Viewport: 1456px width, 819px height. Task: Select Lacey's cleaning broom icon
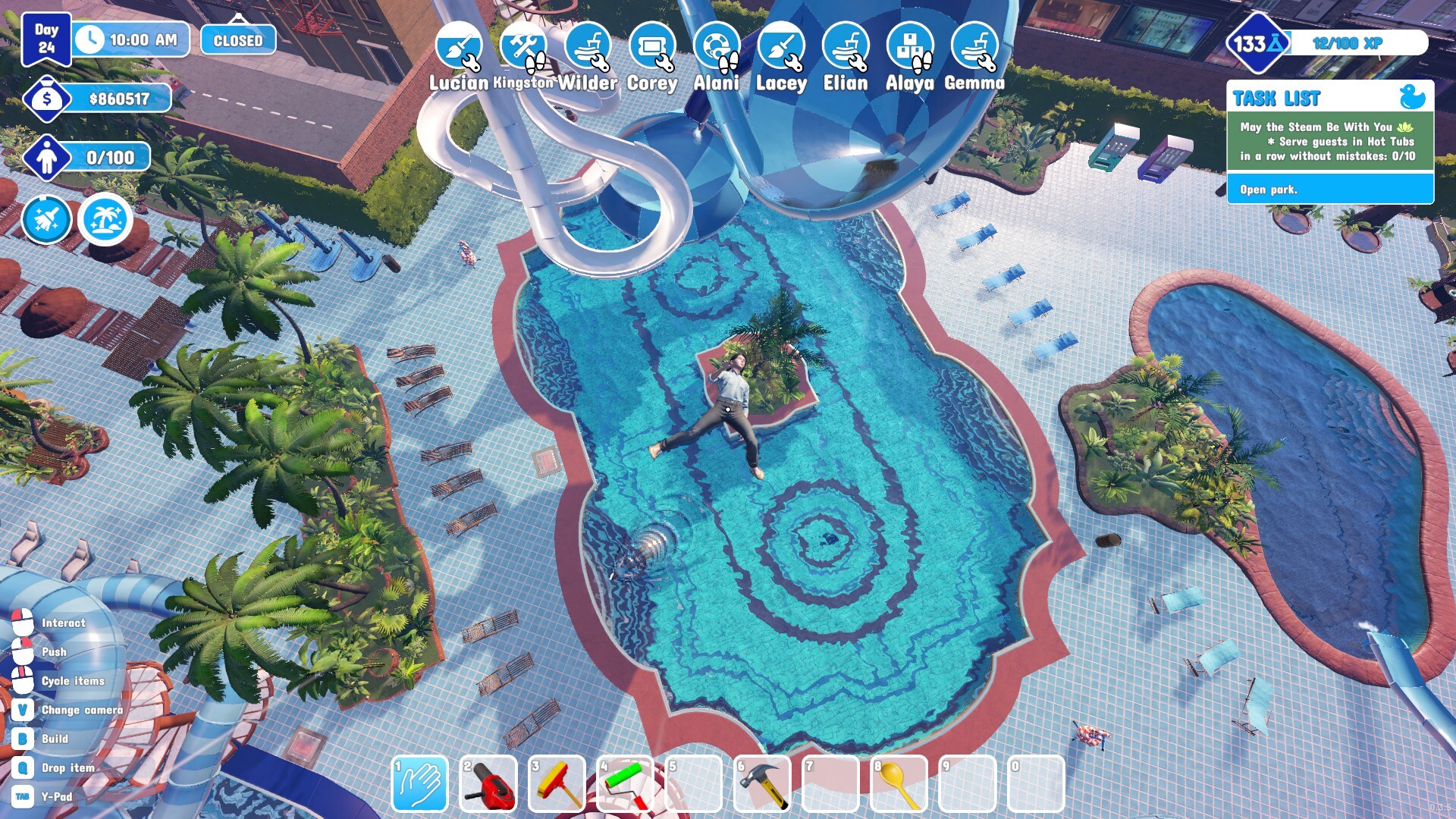tap(781, 46)
